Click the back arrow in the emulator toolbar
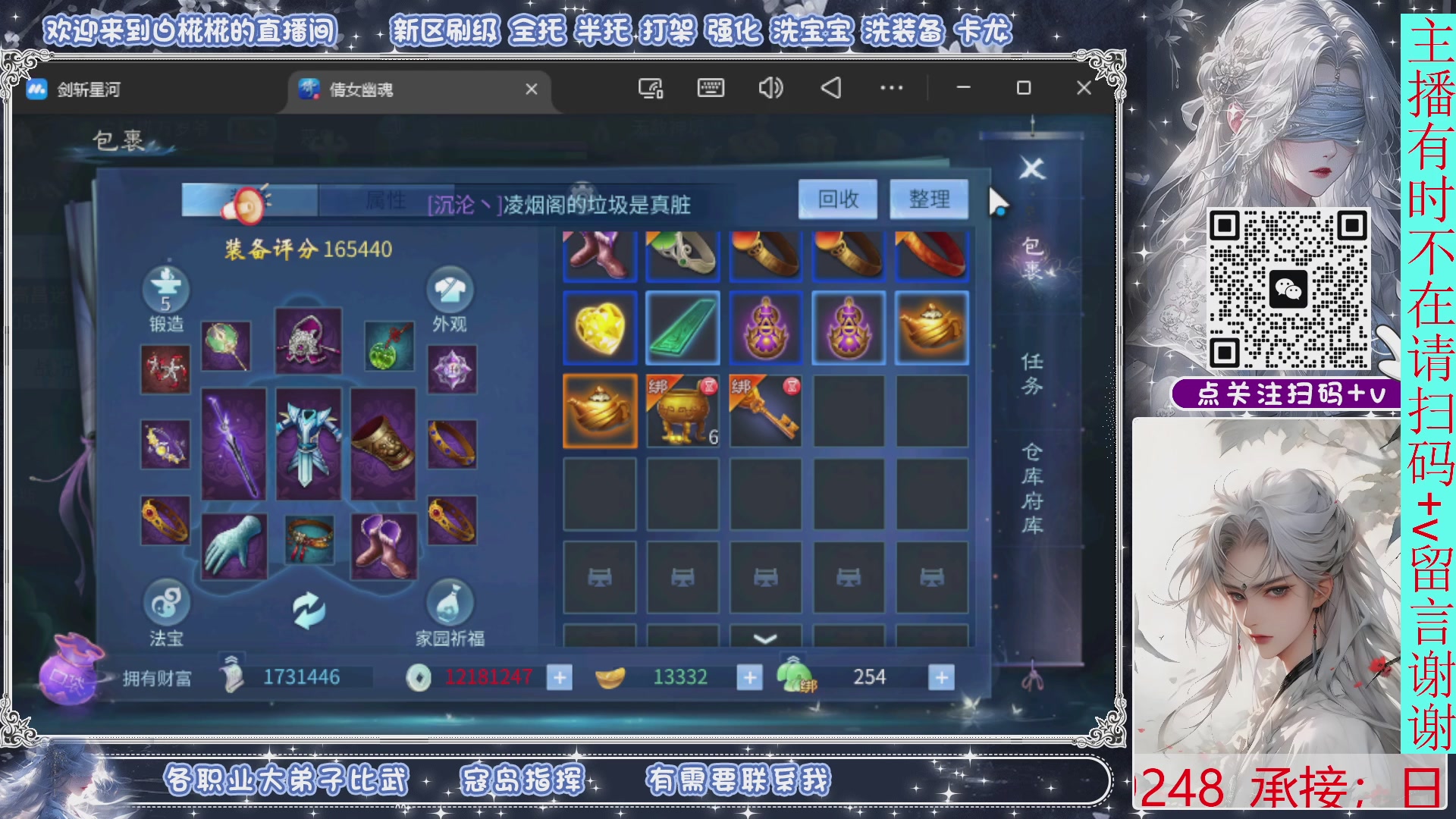The height and width of the screenshot is (819, 1456). [831, 89]
